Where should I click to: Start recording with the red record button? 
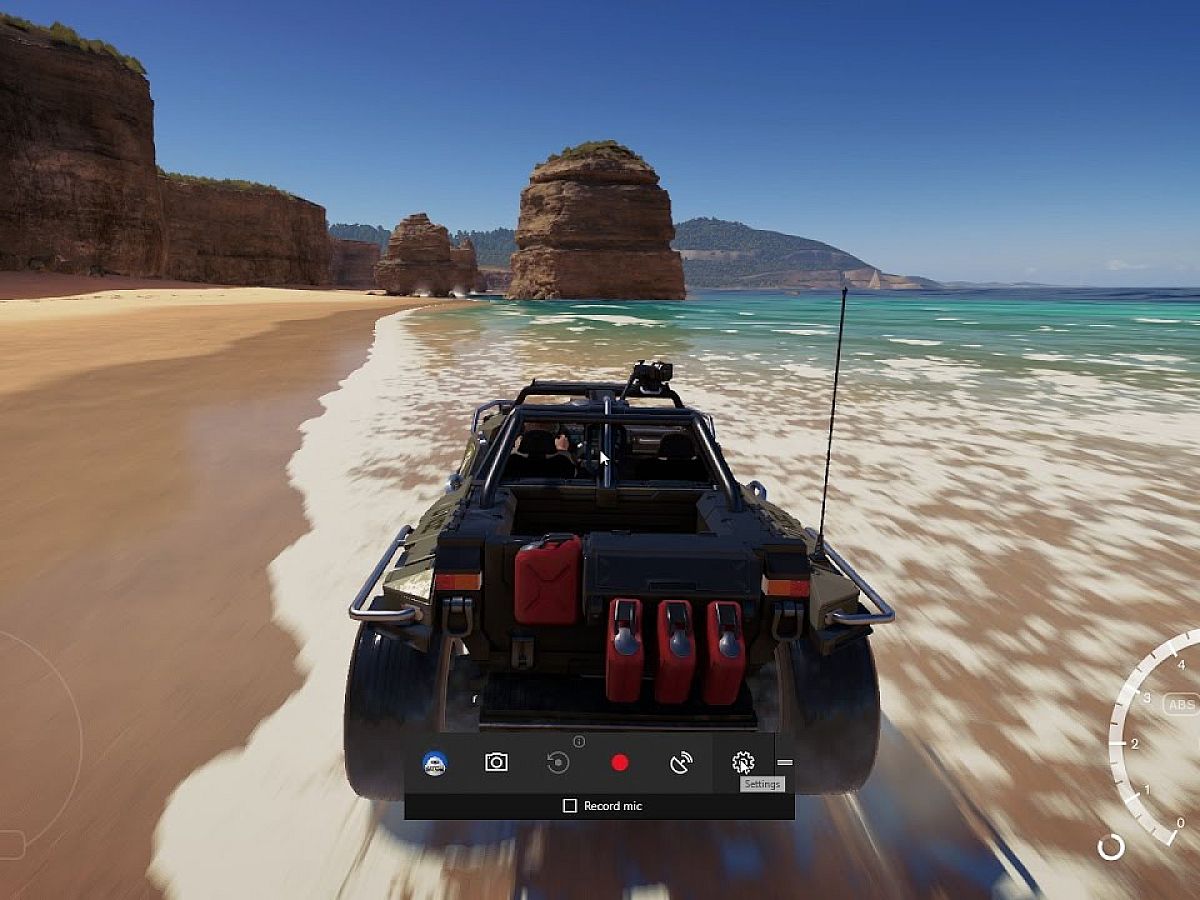click(620, 763)
